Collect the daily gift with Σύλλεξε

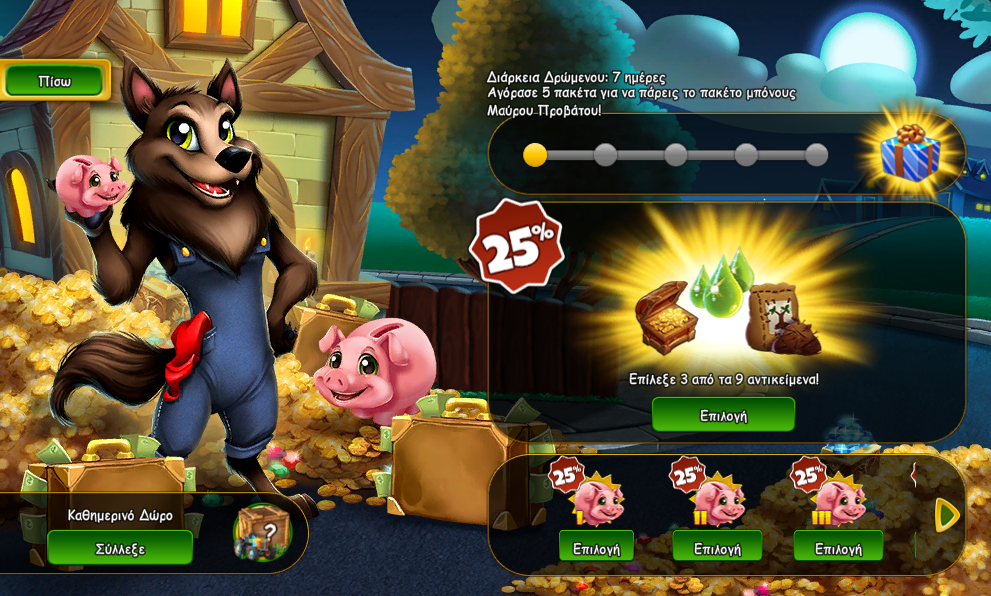[x=120, y=548]
